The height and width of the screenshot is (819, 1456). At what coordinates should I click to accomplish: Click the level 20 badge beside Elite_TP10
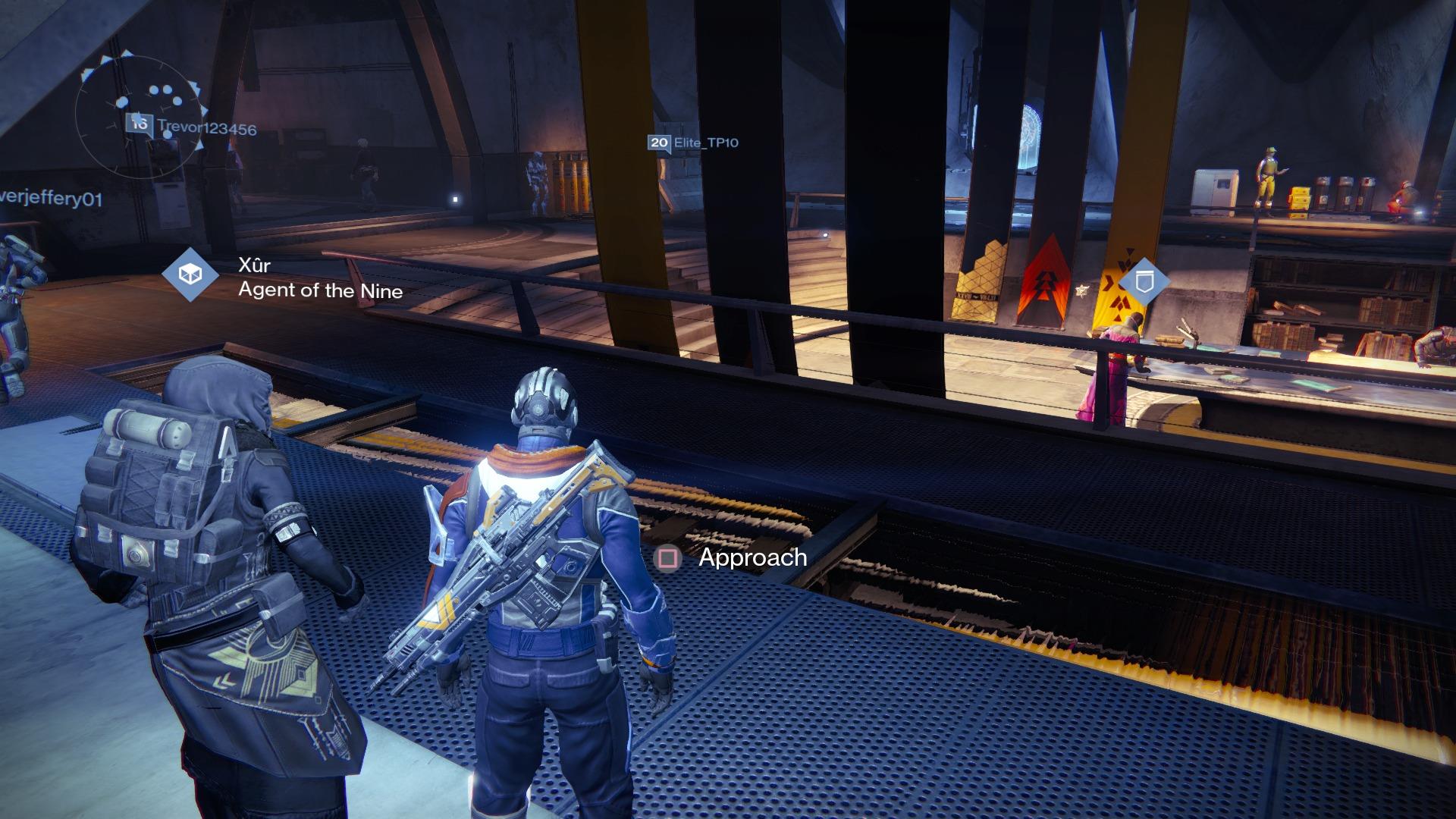click(x=657, y=141)
